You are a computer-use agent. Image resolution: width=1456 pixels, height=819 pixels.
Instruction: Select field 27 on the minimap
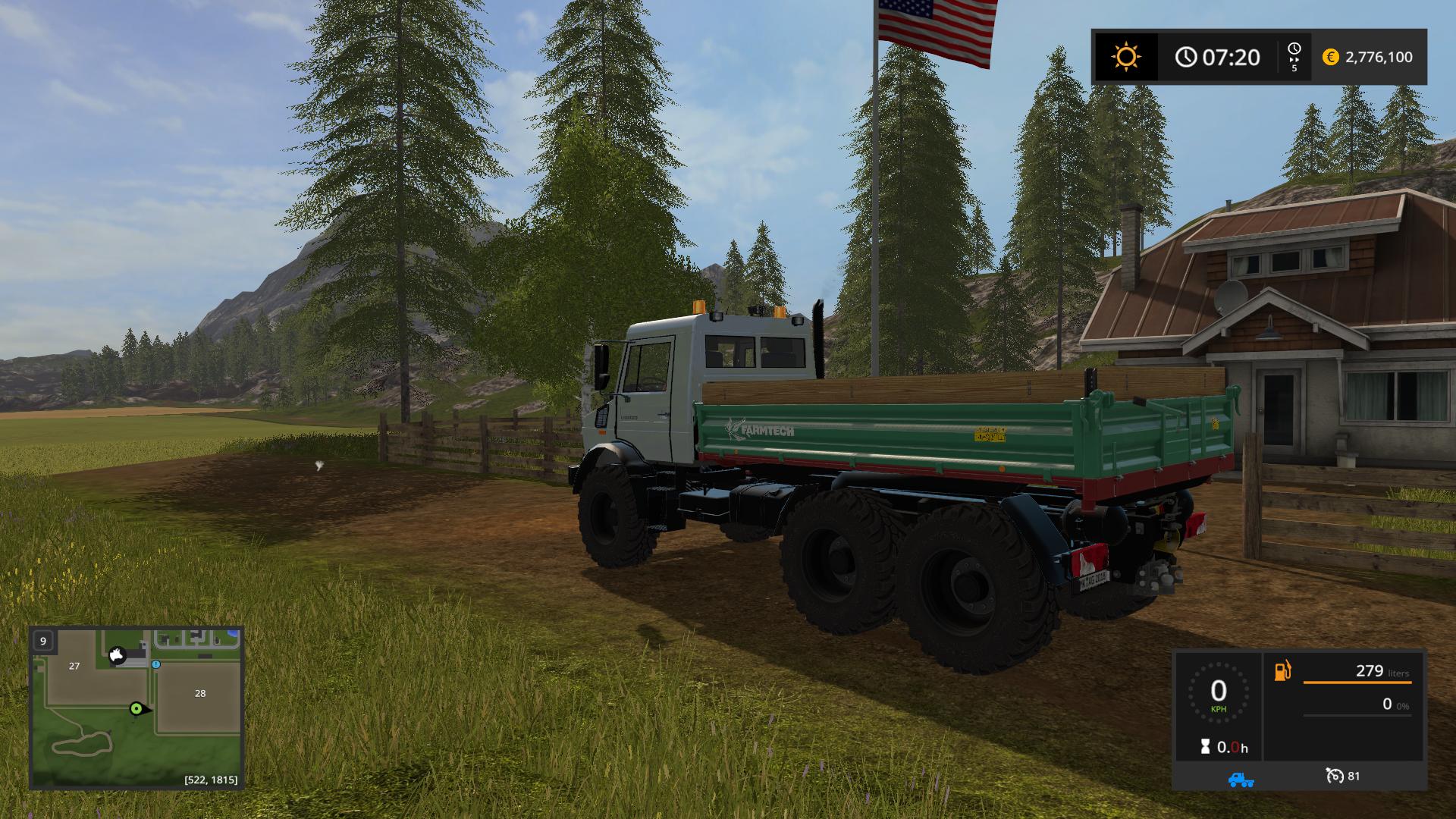click(74, 666)
